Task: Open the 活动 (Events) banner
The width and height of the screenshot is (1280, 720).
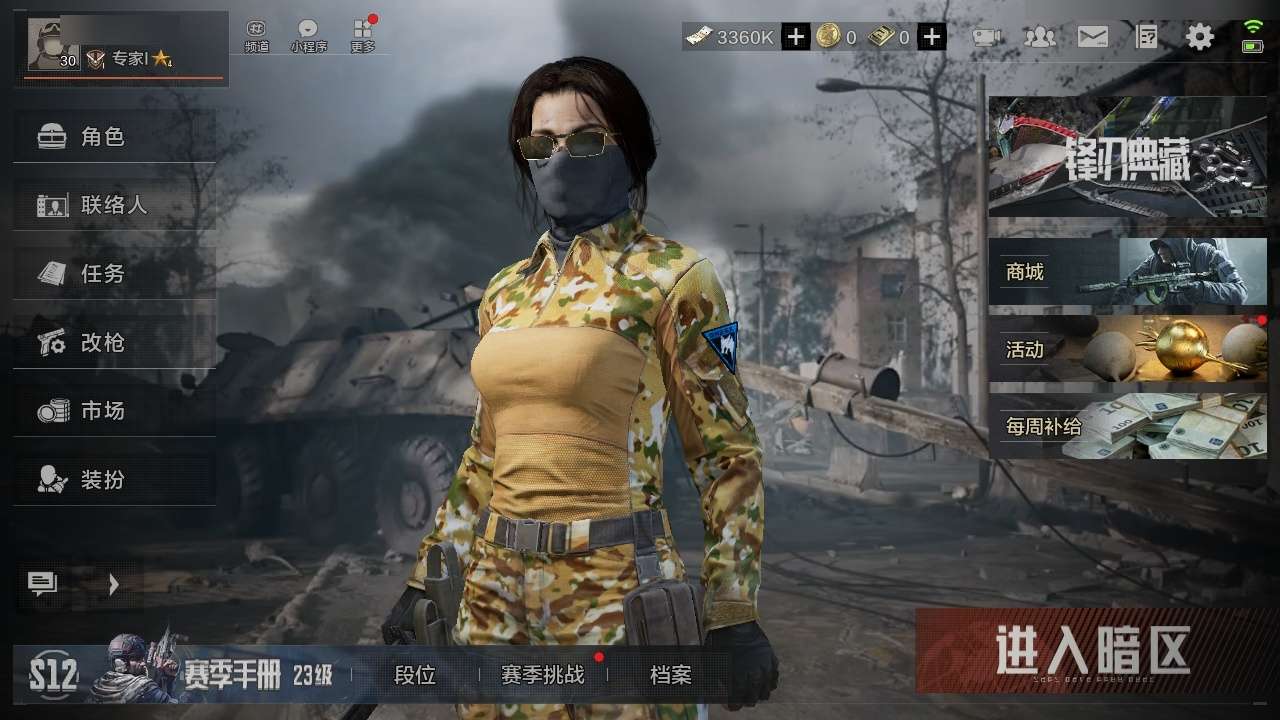Action: click(x=1127, y=349)
